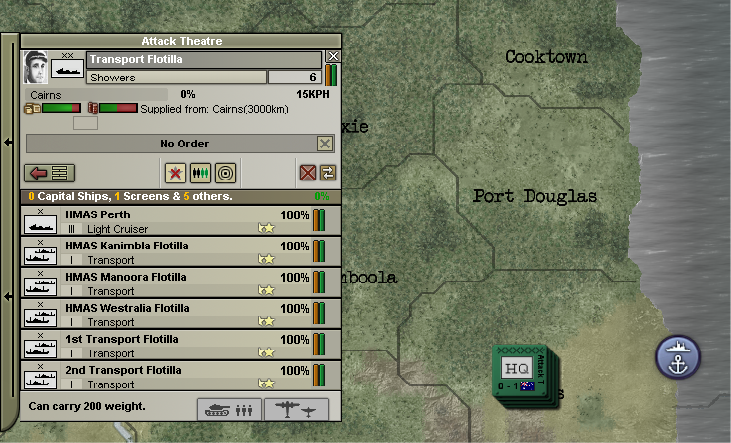Click the red-crossed star icon button
731x443 pixels.
tap(176, 173)
